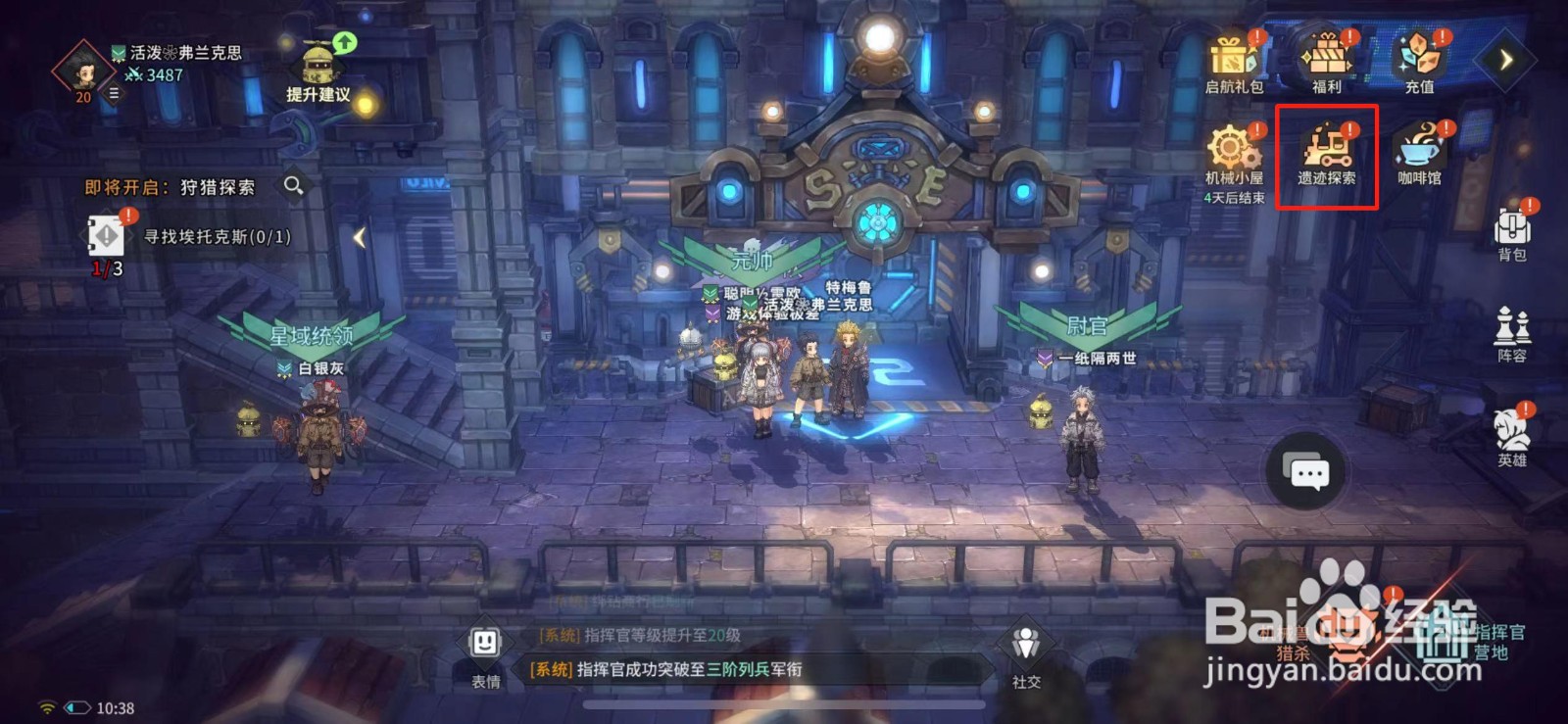The image size is (1568, 724).
Task: Open the 福利 welfare rewards icon
Action: [1326, 61]
